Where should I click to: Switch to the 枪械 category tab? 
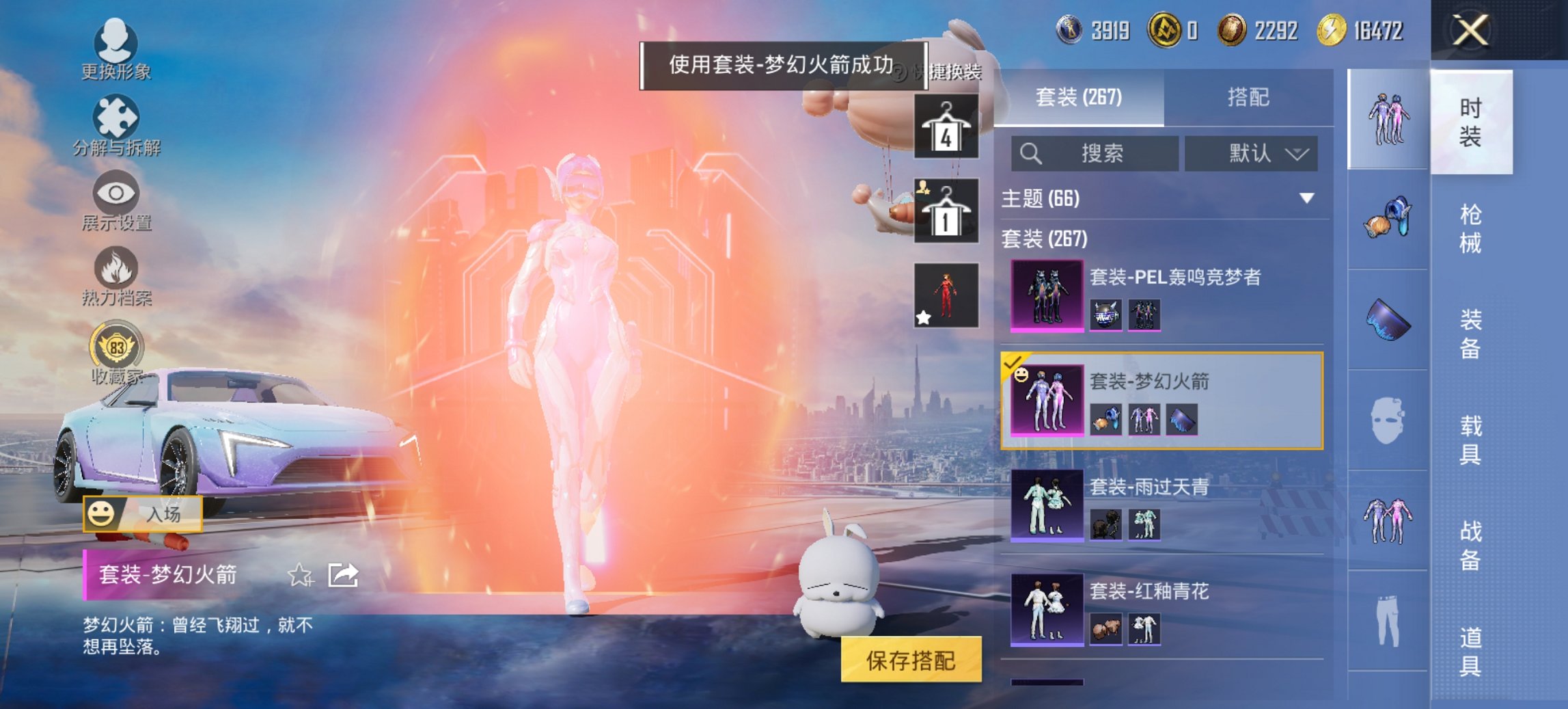click(x=1470, y=226)
